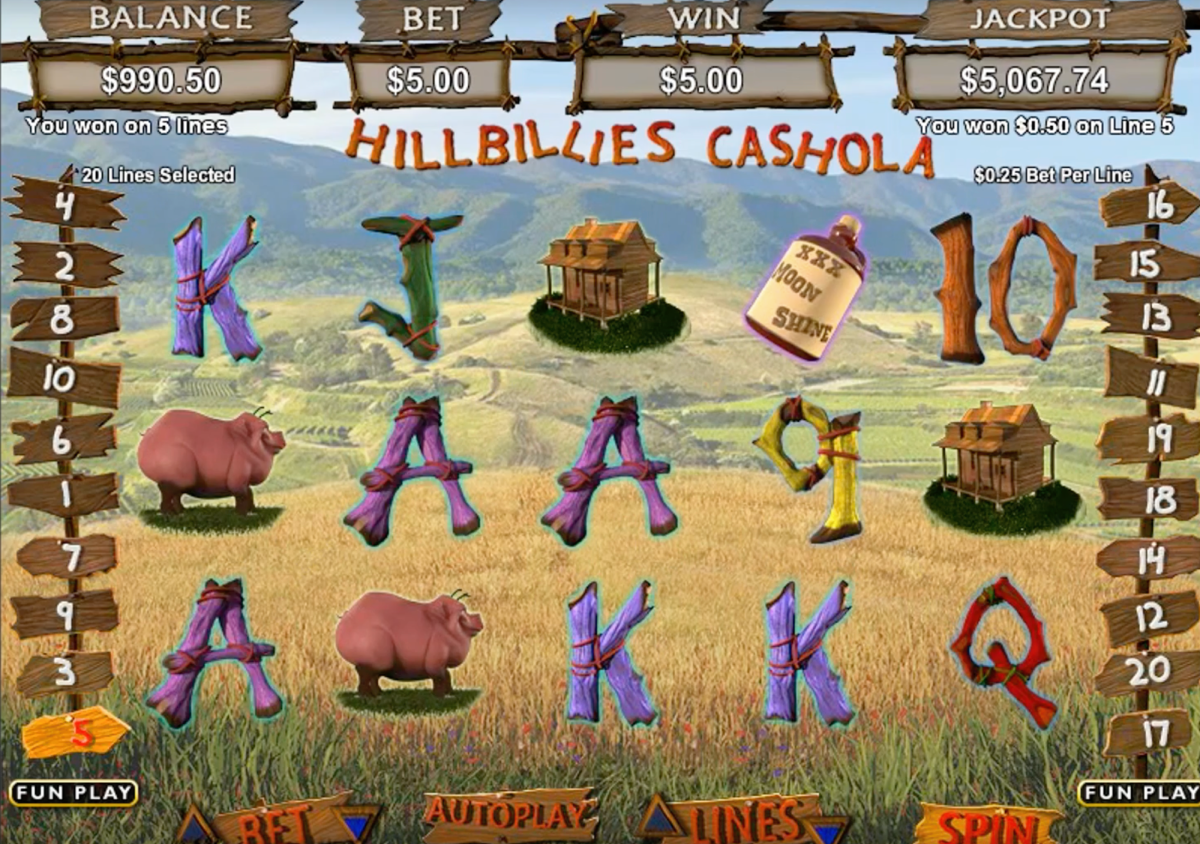Select payline 16 wooden sign
1200x844 pixels.
[x=1152, y=205]
